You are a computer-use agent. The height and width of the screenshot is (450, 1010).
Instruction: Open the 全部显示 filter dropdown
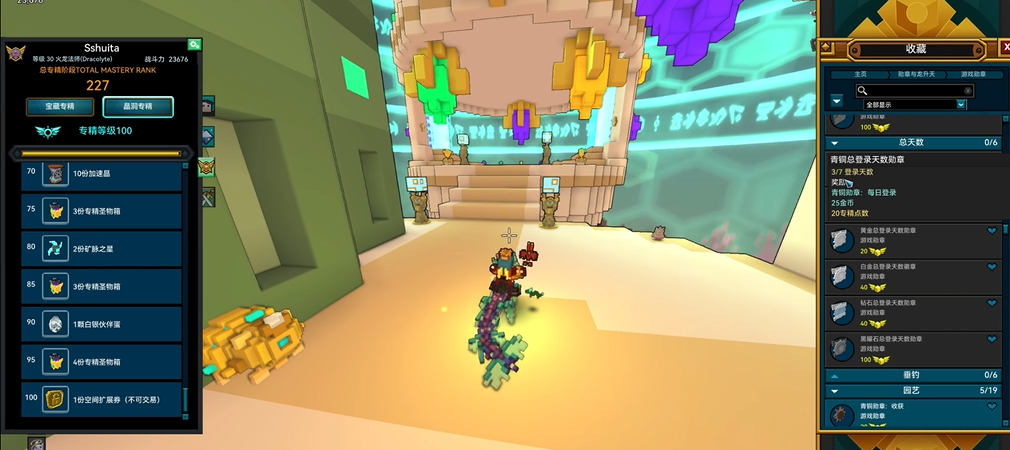(915, 104)
